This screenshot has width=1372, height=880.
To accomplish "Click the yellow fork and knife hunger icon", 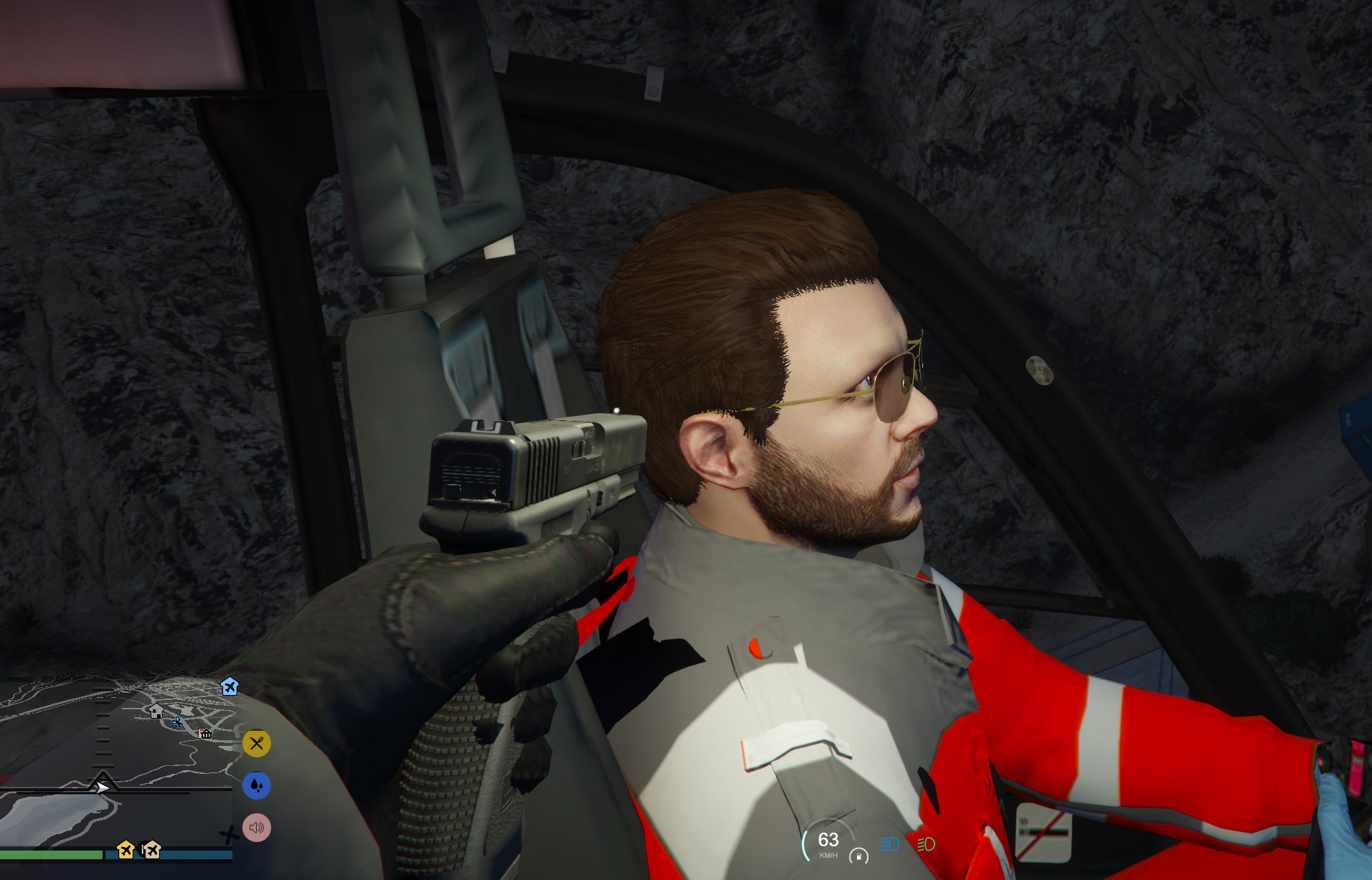I will pyautogui.click(x=257, y=744).
